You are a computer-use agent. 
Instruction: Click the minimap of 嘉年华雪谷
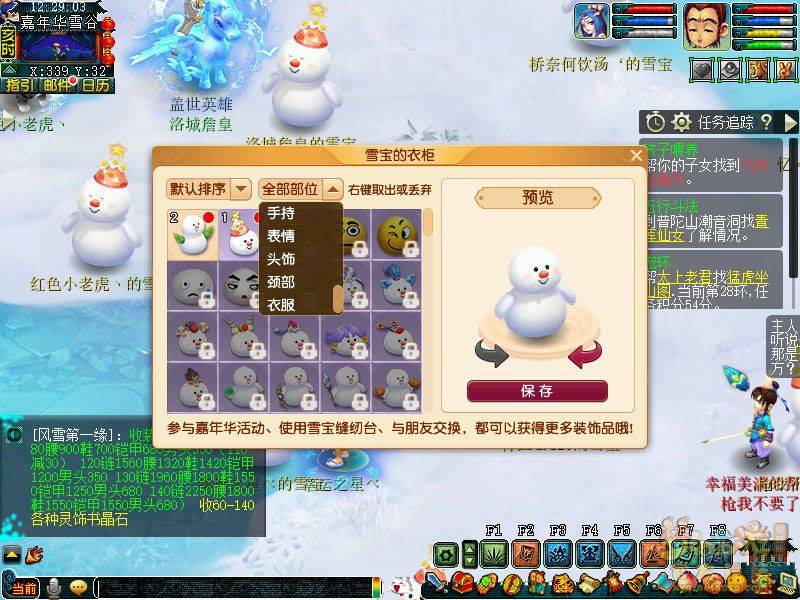pyautogui.click(x=60, y=45)
